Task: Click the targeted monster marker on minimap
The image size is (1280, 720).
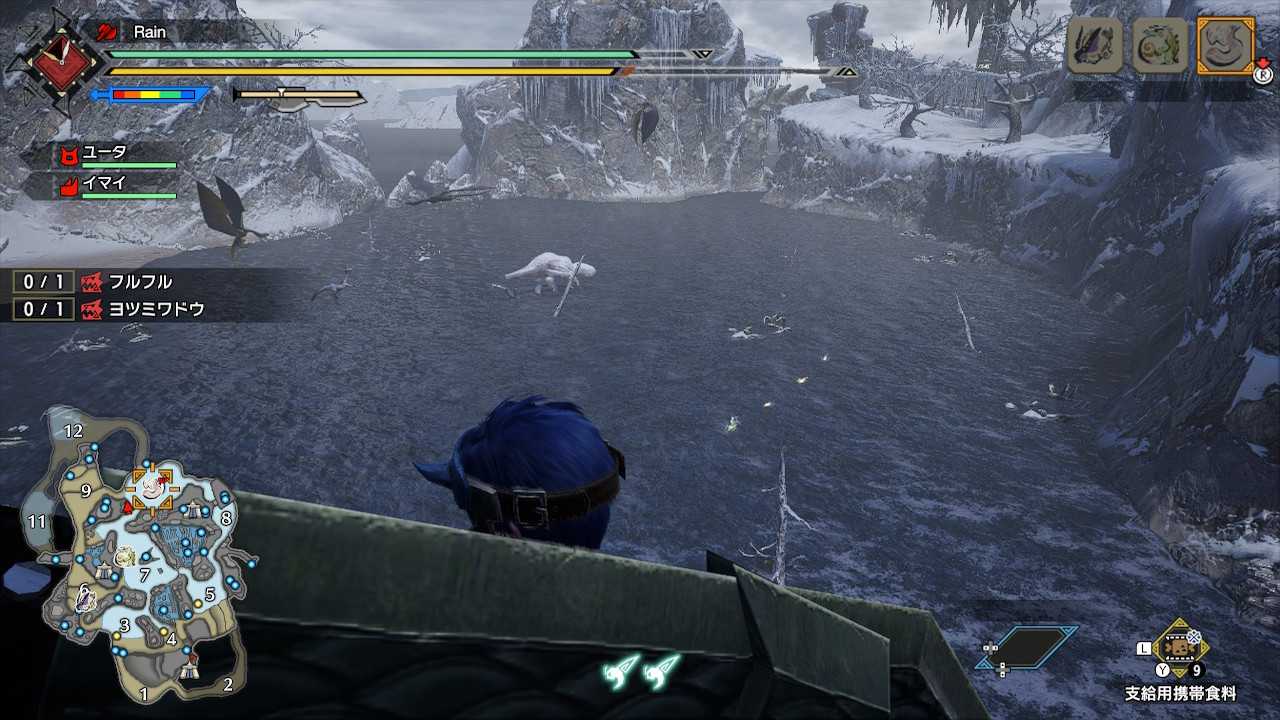Action: click(x=151, y=487)
